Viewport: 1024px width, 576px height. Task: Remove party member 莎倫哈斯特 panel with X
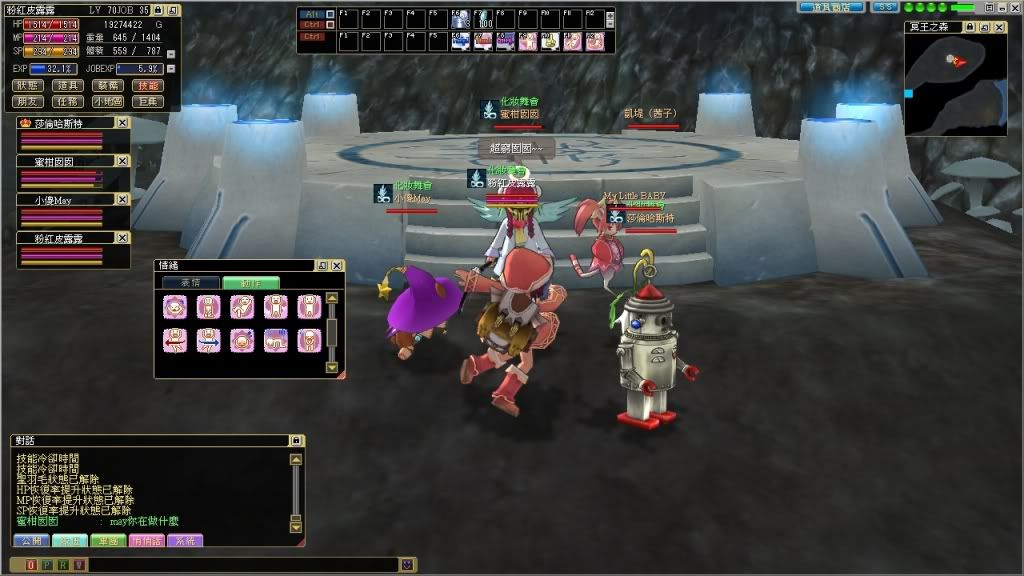pos(122,122)
